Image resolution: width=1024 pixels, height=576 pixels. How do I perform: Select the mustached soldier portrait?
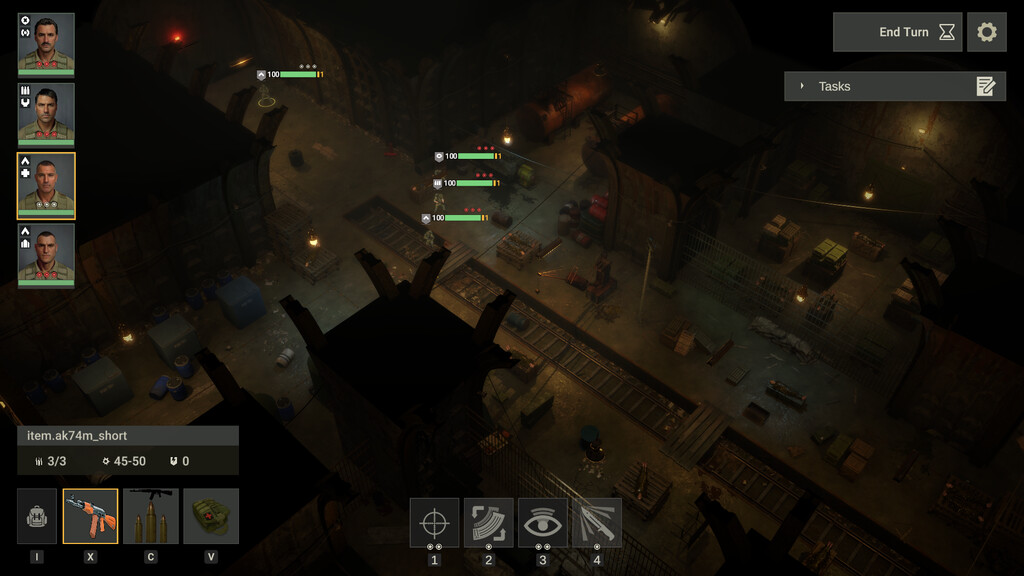pyautogui.click(x=46, y=44)
